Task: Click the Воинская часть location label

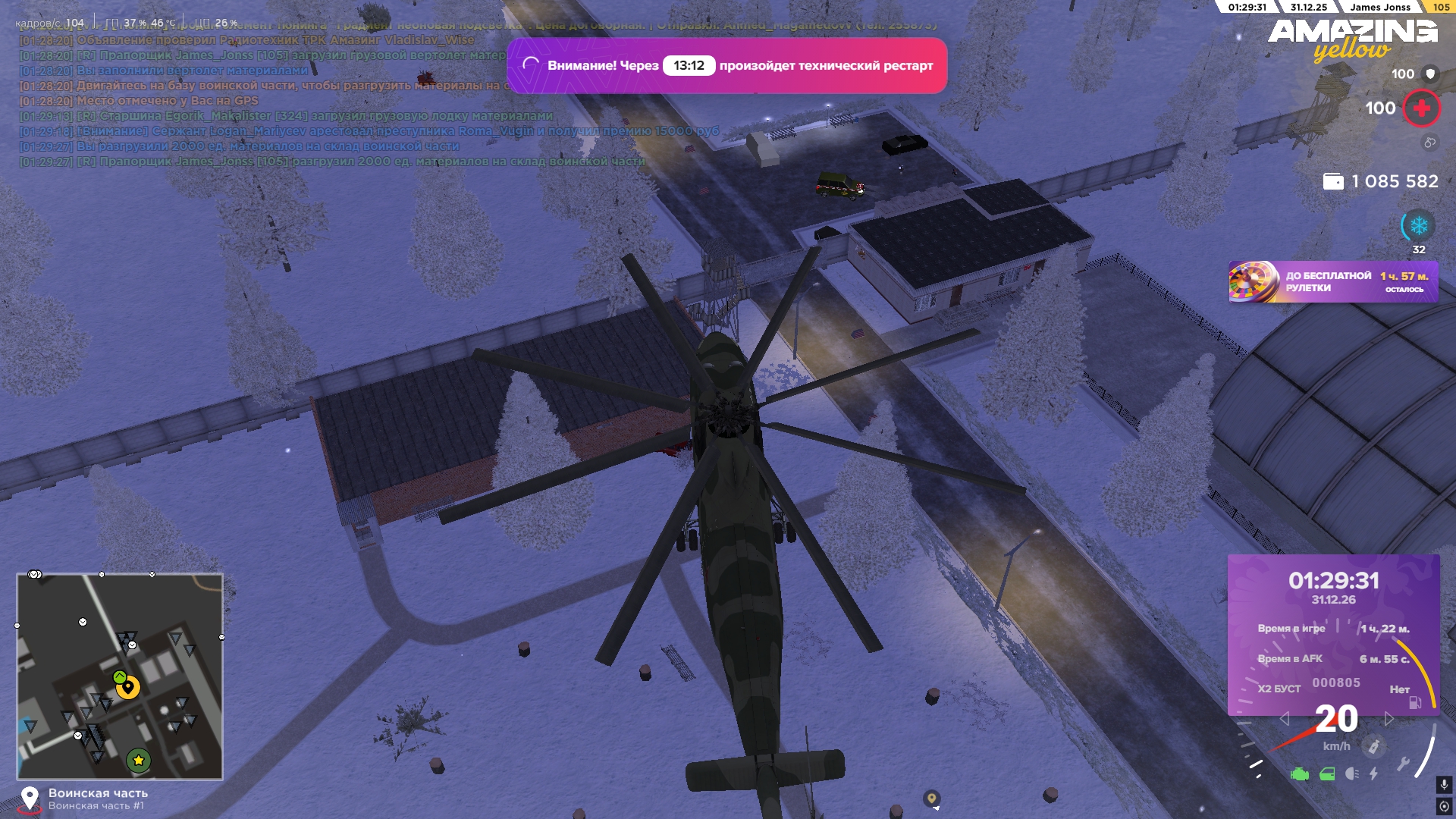Action: pos(98,793)
